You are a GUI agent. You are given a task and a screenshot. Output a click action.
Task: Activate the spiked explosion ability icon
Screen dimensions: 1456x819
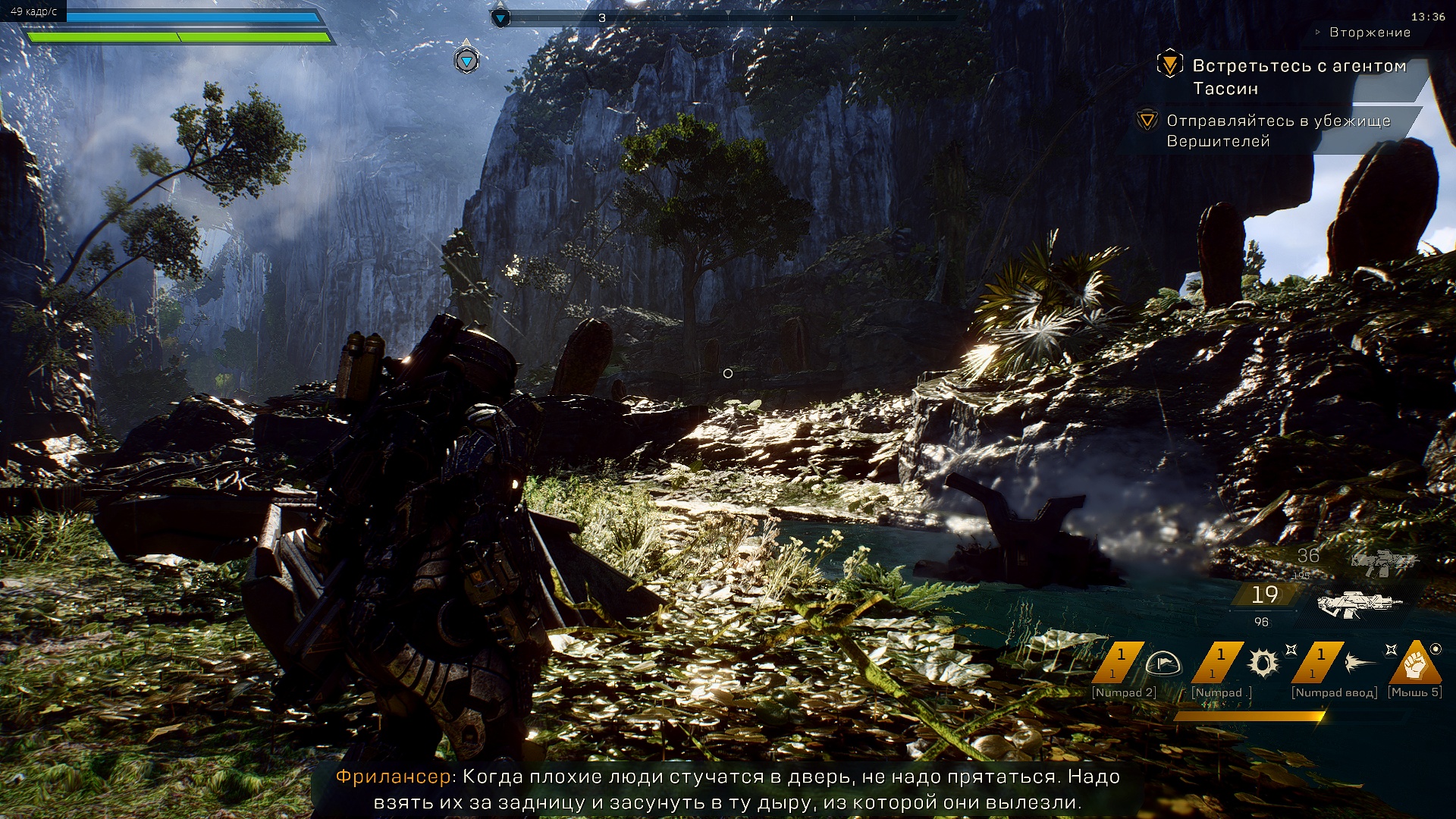[x=1263, y=664]
